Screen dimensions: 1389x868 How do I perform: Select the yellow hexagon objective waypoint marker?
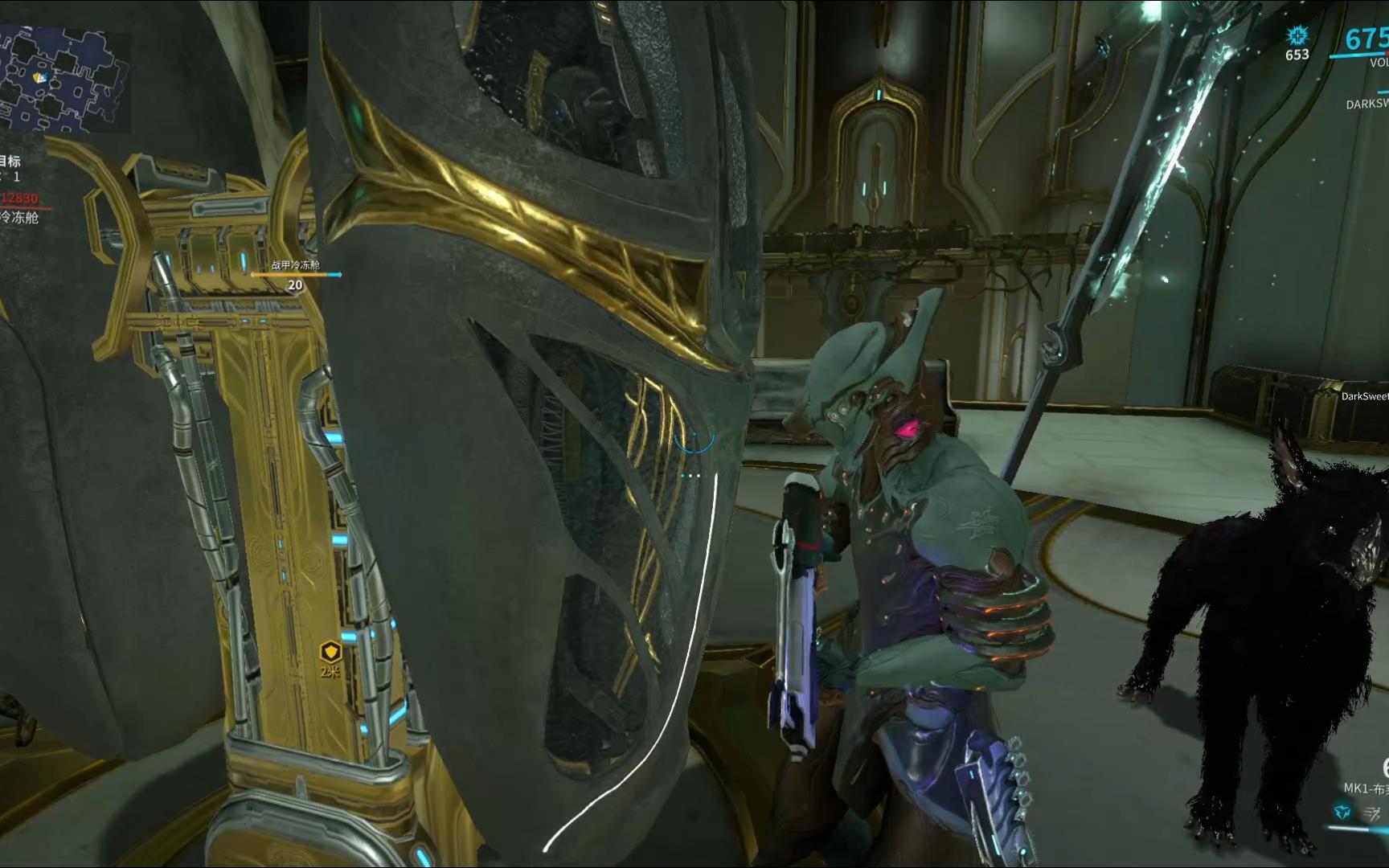(330, 652)
